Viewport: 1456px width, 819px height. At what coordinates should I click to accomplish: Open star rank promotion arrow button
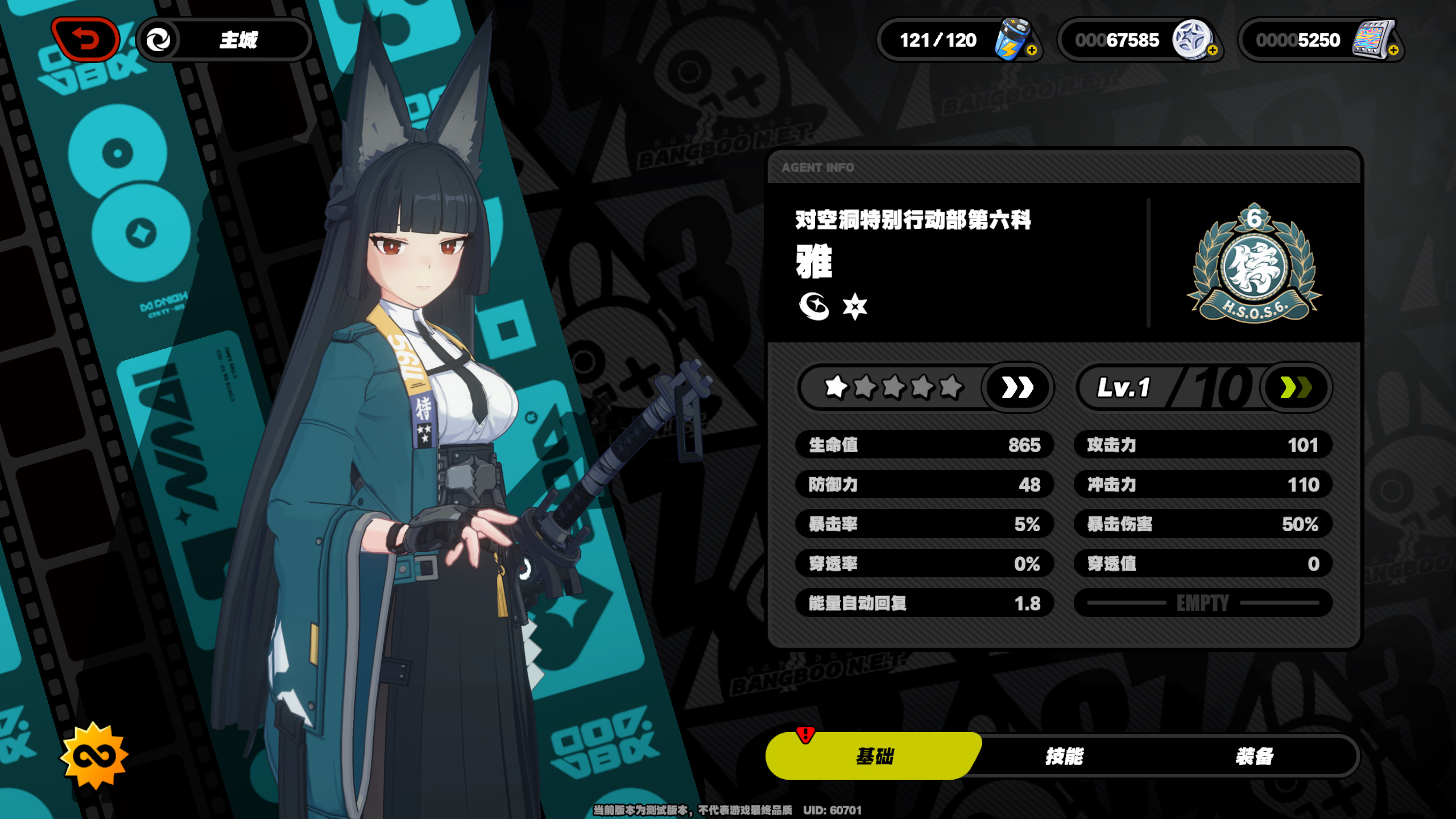(1017, 388)
